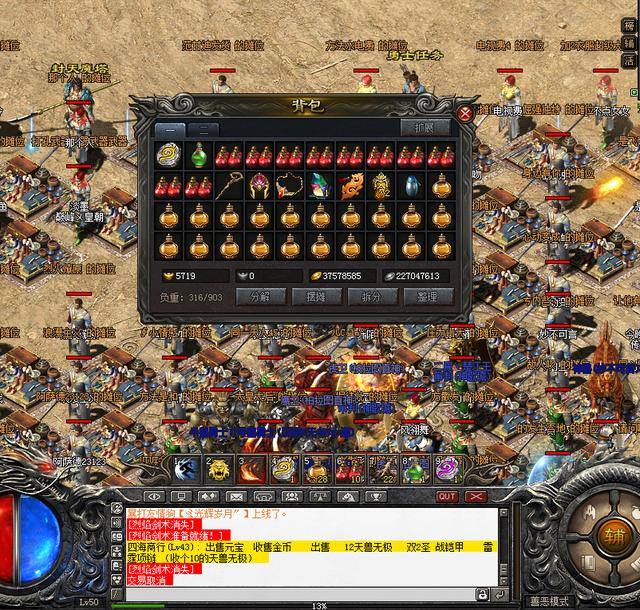Open the 摆摊 stall button
640x610 pixels.
pos(316,296)
